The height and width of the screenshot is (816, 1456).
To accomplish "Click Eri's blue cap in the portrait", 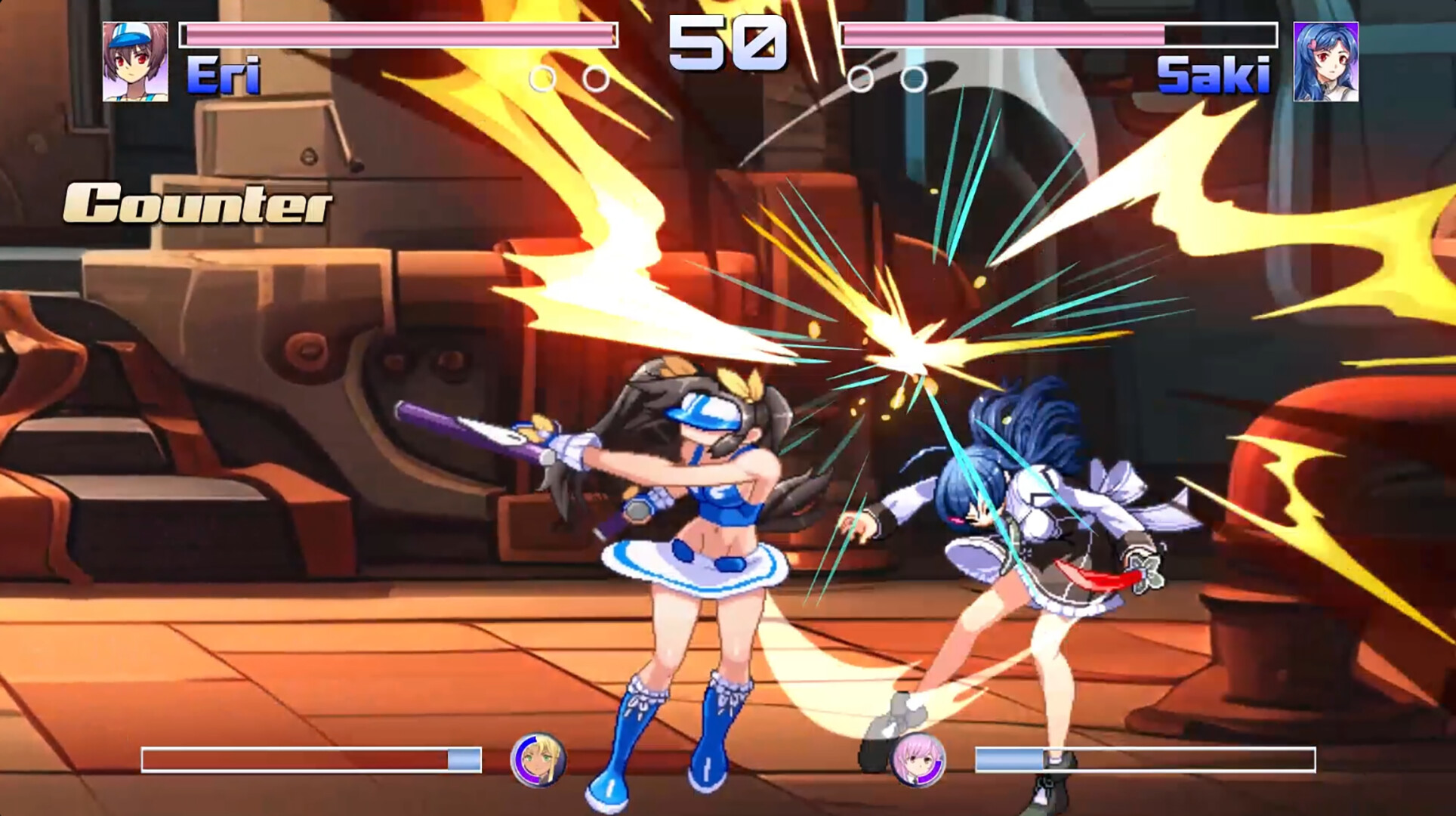I will coord(128,38).
